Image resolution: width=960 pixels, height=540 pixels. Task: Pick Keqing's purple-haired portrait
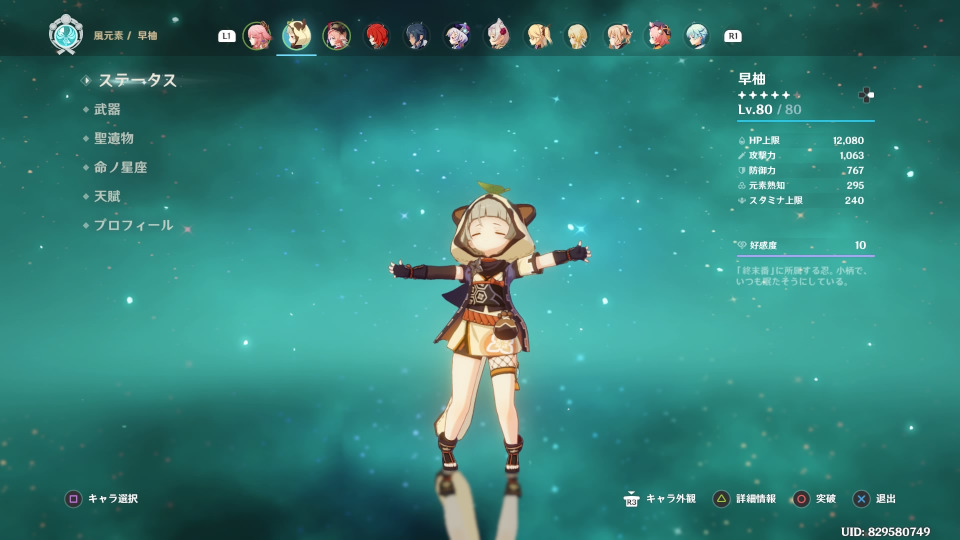457,36
